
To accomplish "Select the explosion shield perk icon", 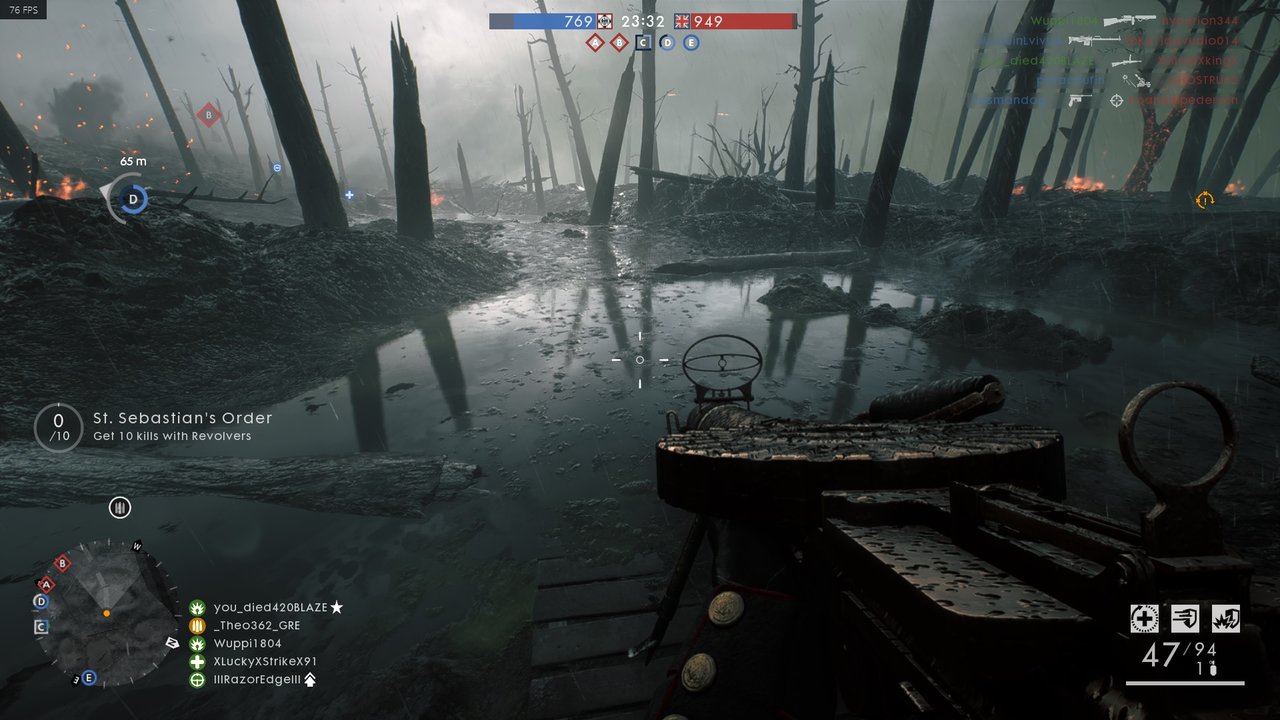I will pos(1226,618).
